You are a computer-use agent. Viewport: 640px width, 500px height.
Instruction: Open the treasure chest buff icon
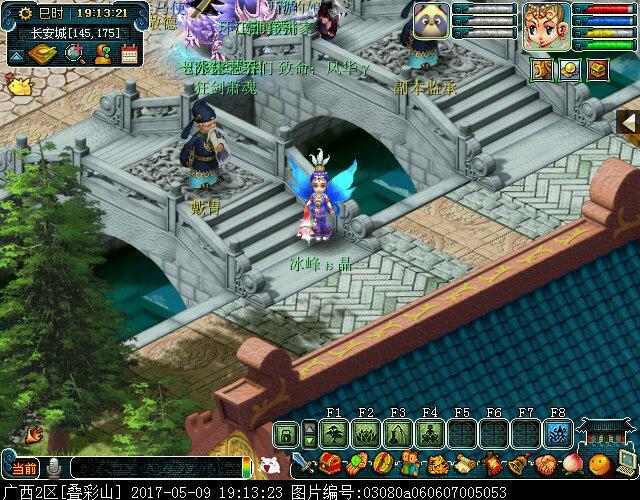point(598,70)
